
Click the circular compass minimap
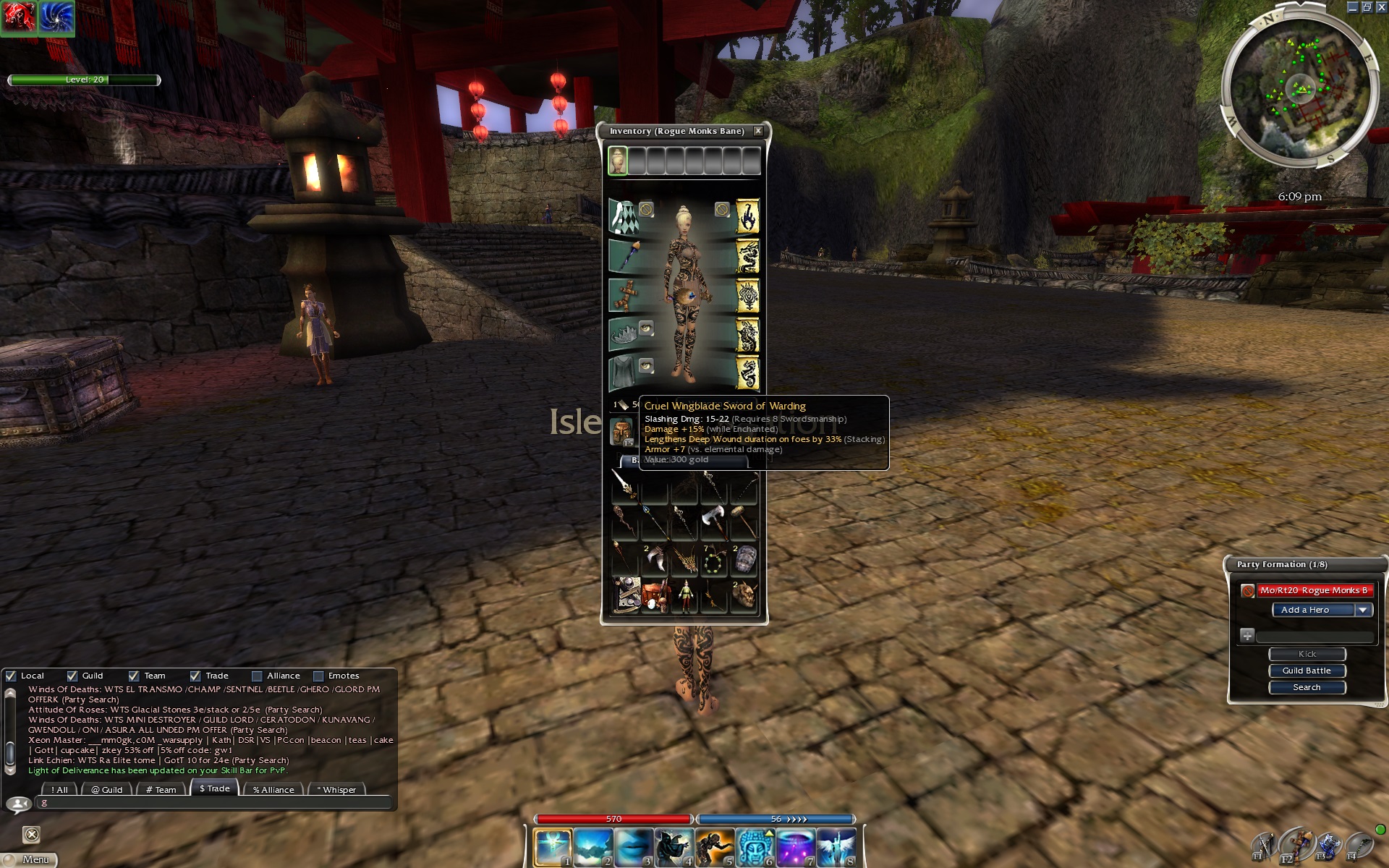(x=1299, y=90)
